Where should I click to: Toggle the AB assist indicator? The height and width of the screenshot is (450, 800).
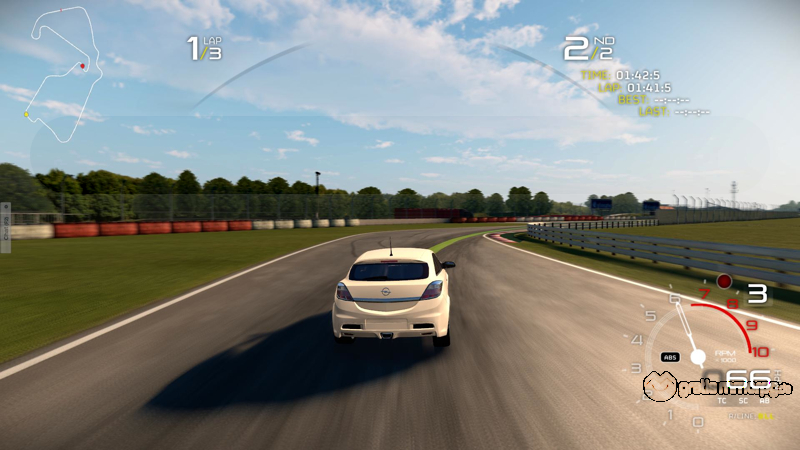coord(764,401)
